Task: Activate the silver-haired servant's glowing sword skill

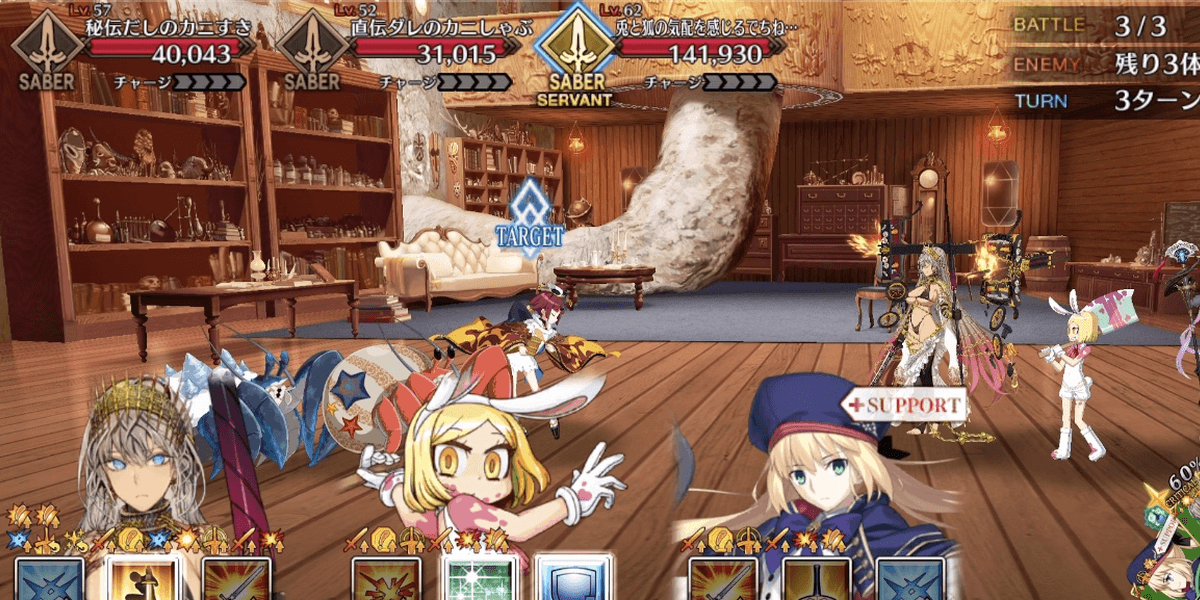Action: pyautogui.click(x=143, y=580)
